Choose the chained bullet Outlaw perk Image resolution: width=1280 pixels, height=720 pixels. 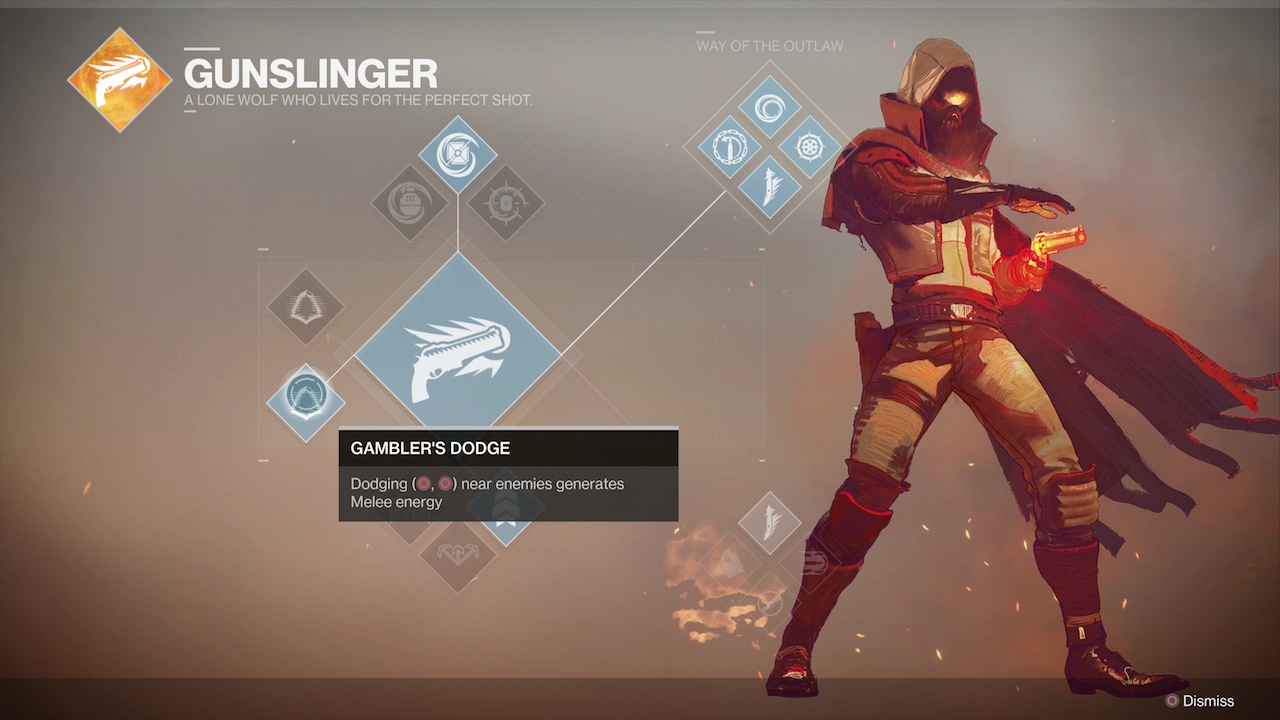tap(730, 147)
